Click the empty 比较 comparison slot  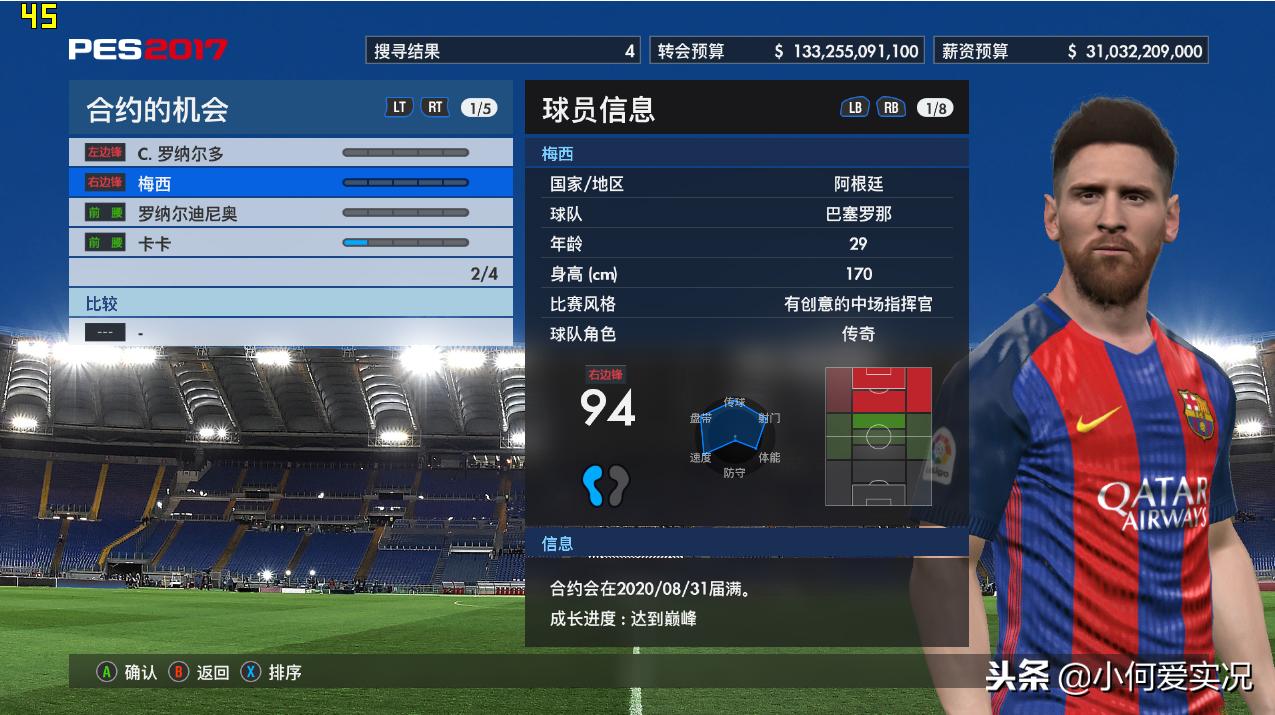(x=290, y=332)
